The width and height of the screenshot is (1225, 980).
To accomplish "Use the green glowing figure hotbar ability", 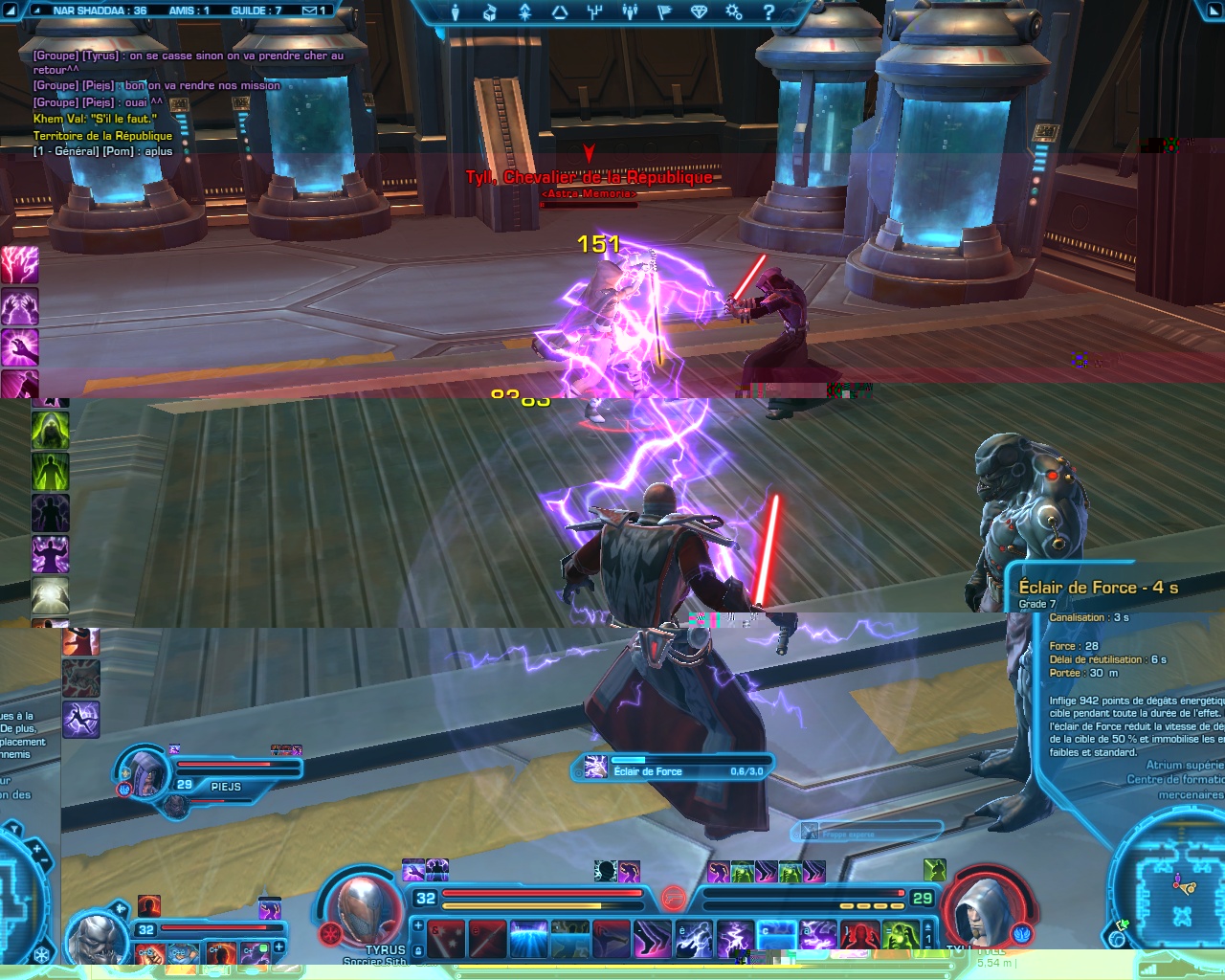I will click(900, 938).
